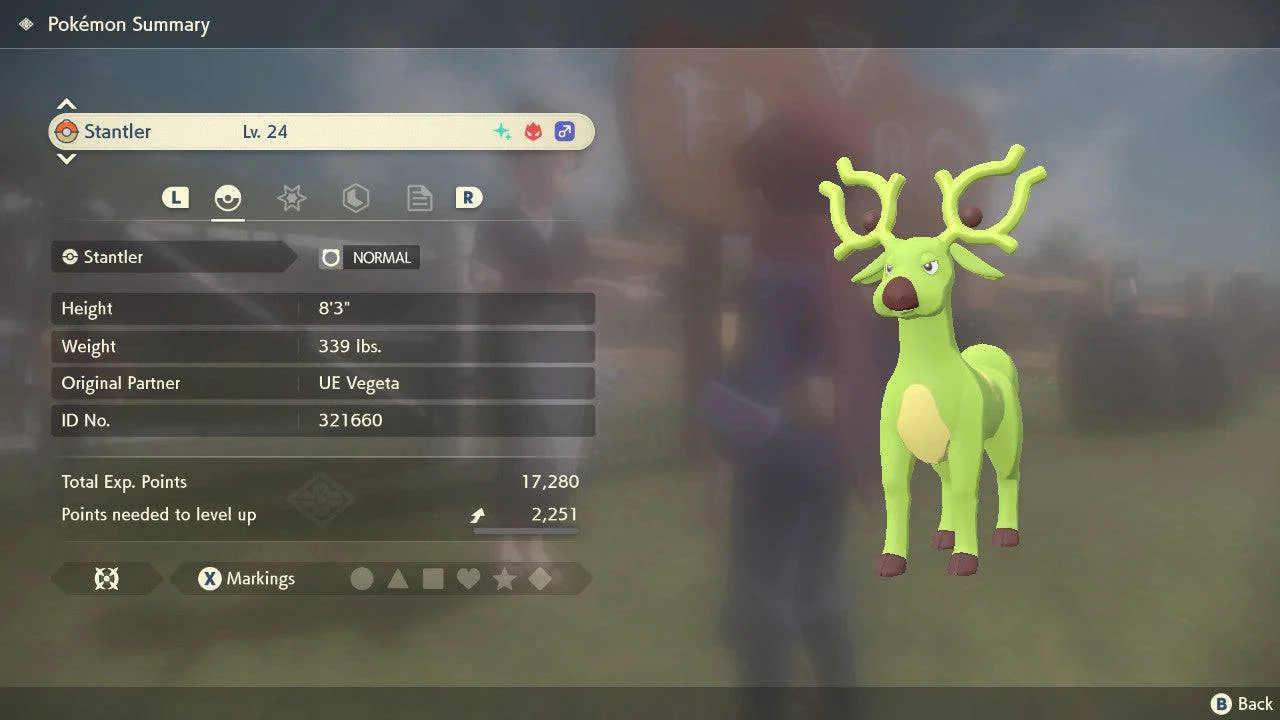Show the previous Pokémon with the up arrow

pyautogui.click(x=66, y=105)
